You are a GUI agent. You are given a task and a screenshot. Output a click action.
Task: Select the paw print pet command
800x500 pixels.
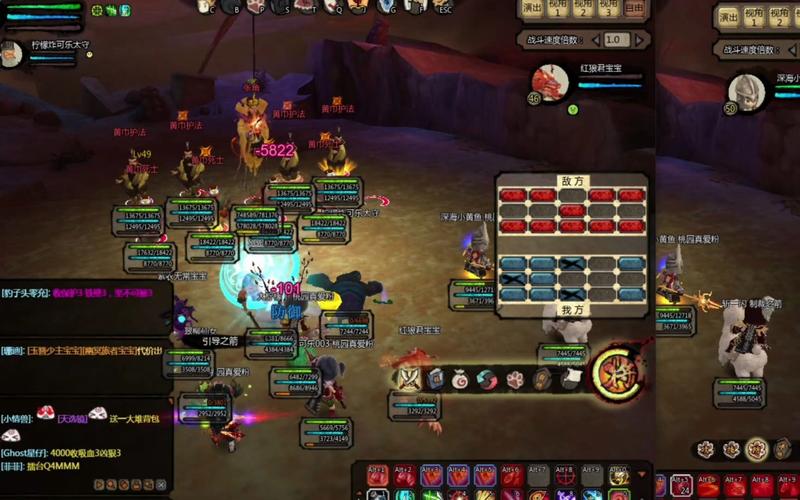pos(514,379)
